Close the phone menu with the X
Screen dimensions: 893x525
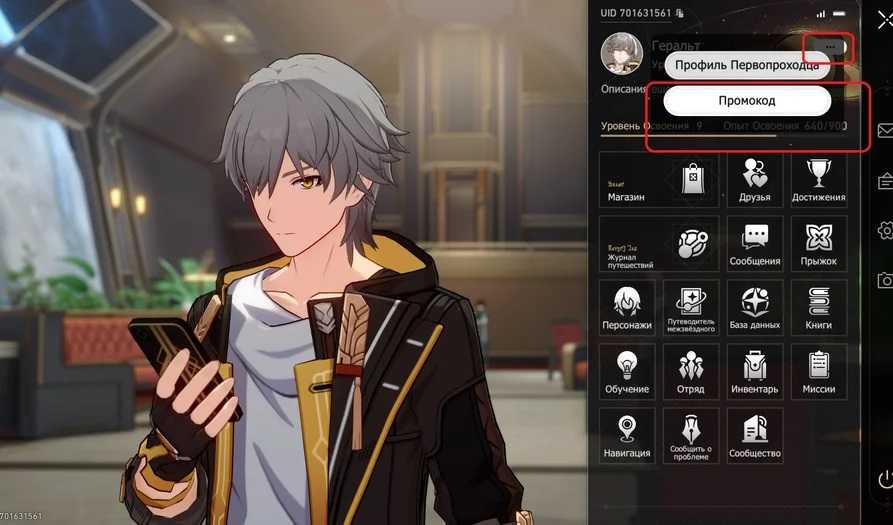click(884, 21)
